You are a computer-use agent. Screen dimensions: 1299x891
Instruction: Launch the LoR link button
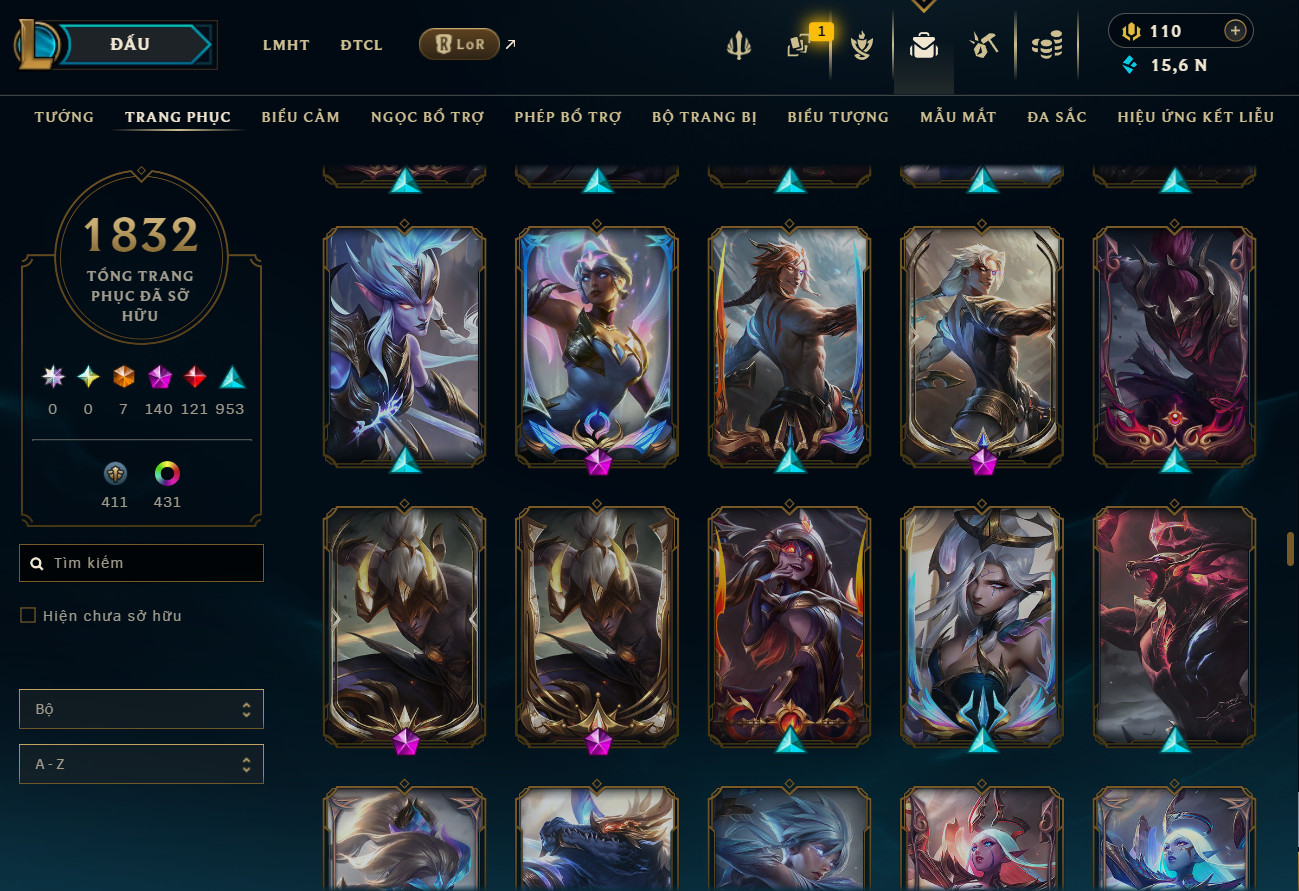click(x=459, y=44)
